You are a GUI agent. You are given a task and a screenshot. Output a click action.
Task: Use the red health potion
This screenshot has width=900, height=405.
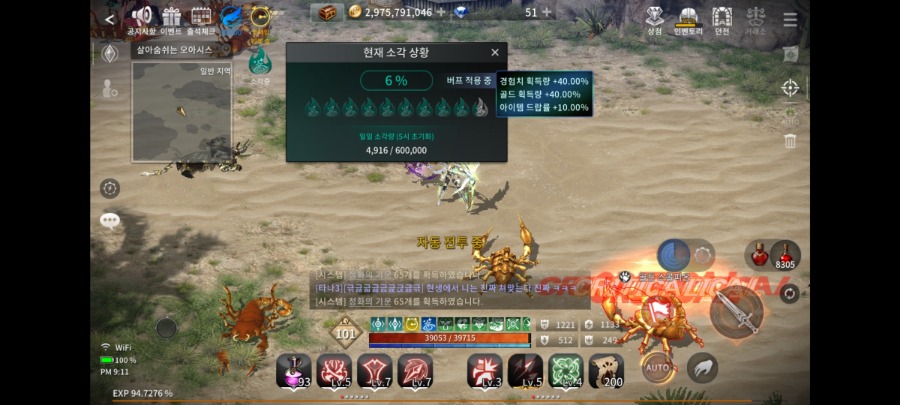point(760,254)
